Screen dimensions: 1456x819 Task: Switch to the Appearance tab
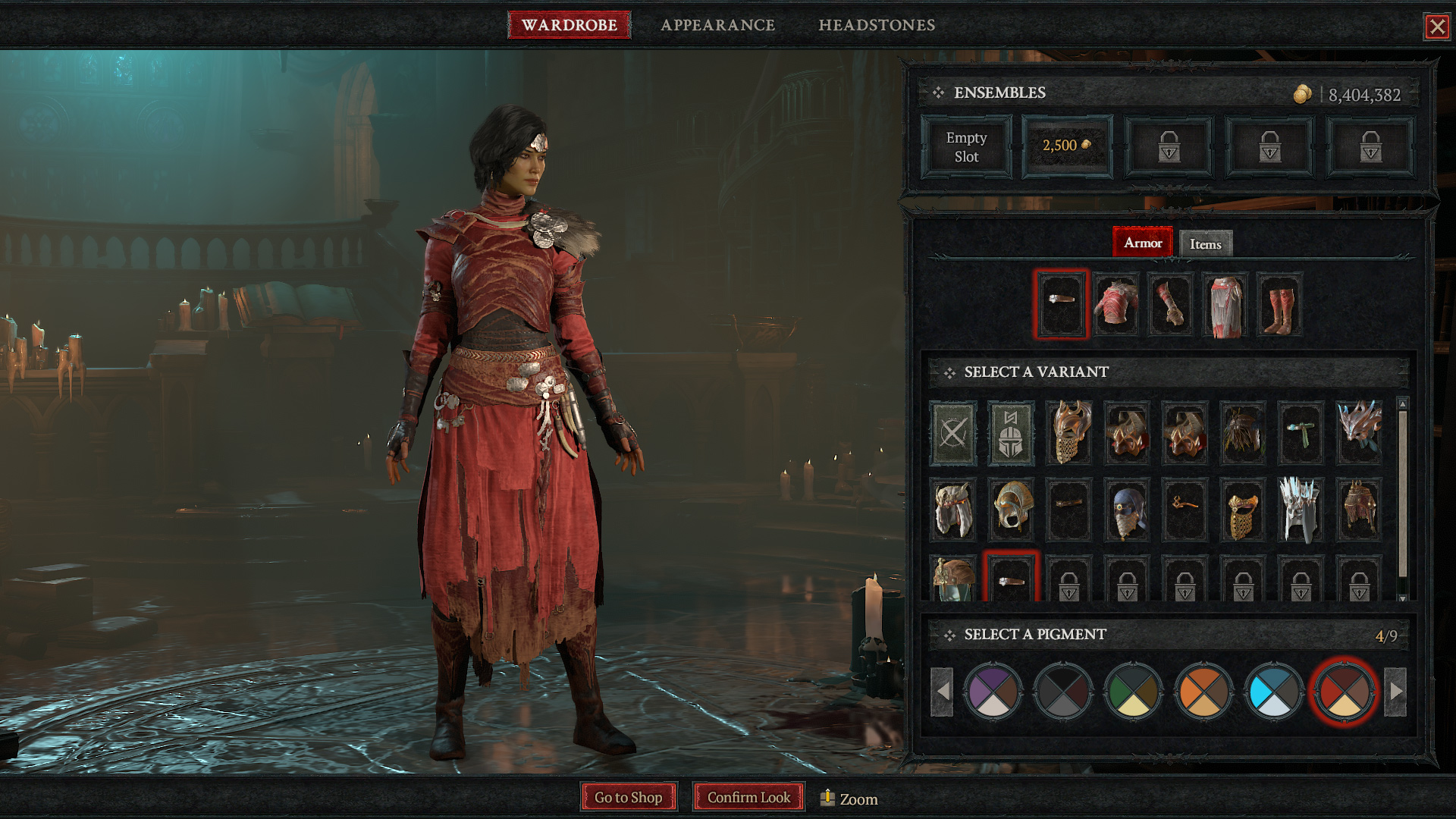coord(717,25)
